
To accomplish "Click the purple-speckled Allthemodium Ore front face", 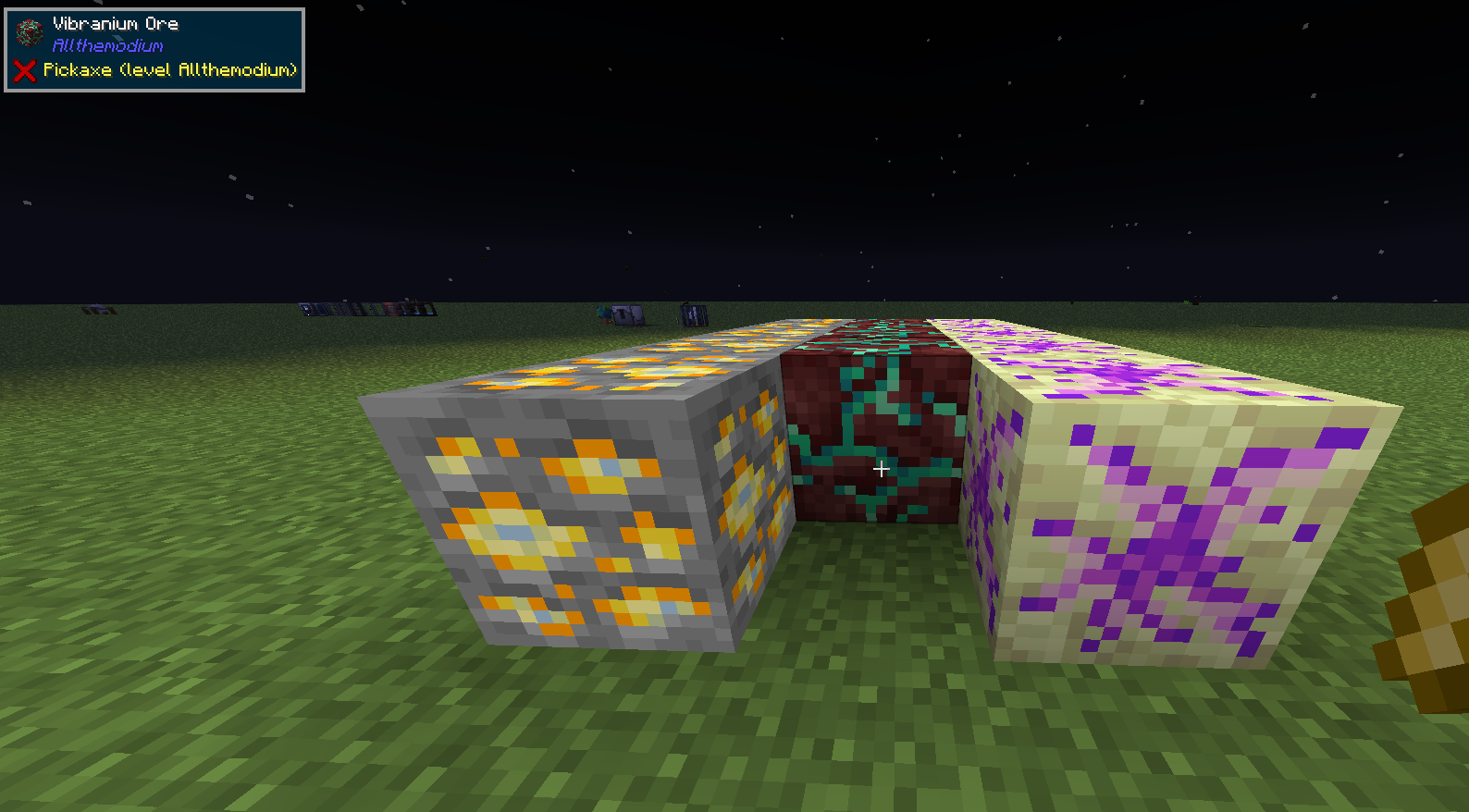I will (x=1175, y=527).
